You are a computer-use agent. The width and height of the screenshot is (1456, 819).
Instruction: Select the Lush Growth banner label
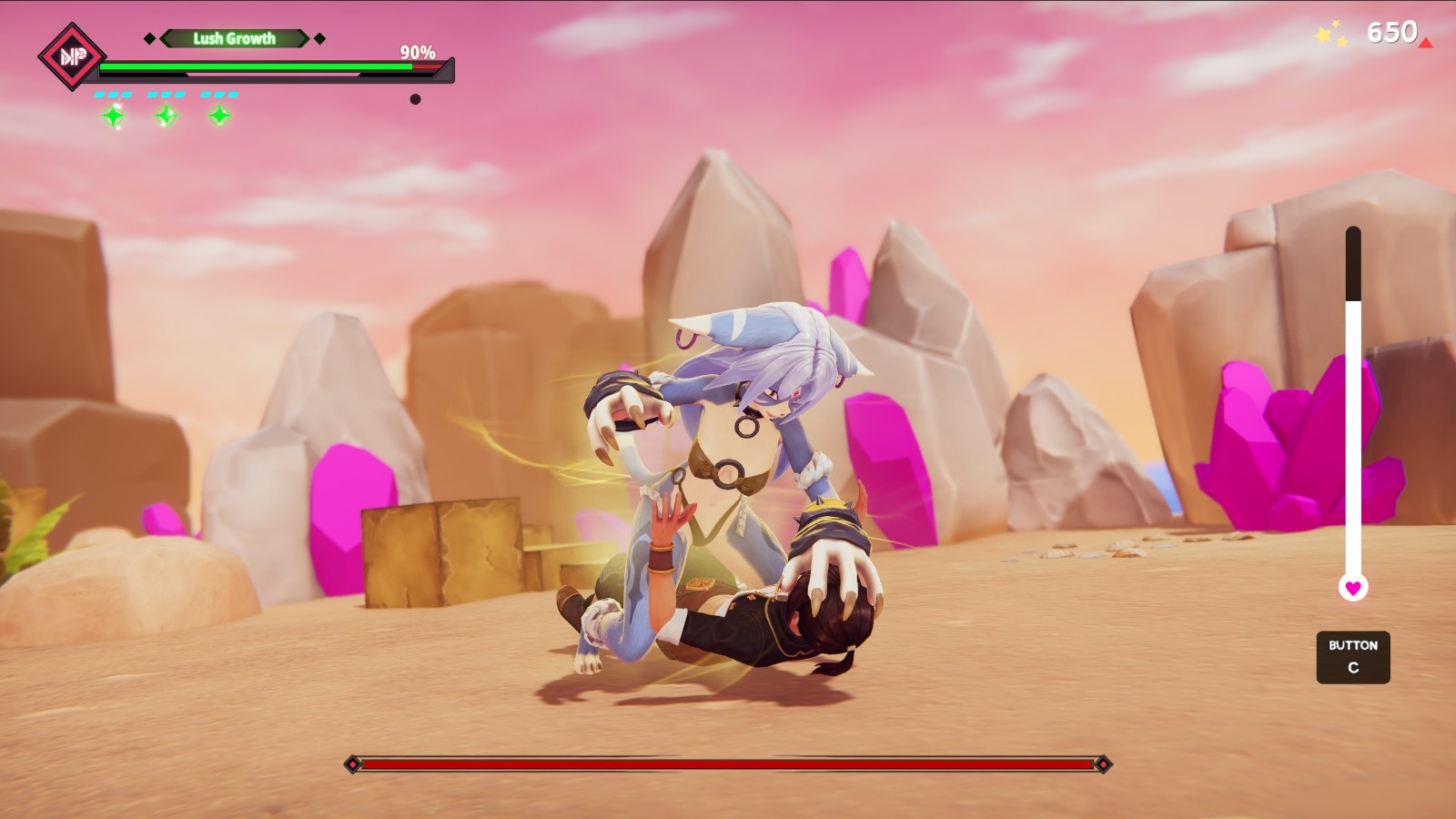tap(234, 38)
